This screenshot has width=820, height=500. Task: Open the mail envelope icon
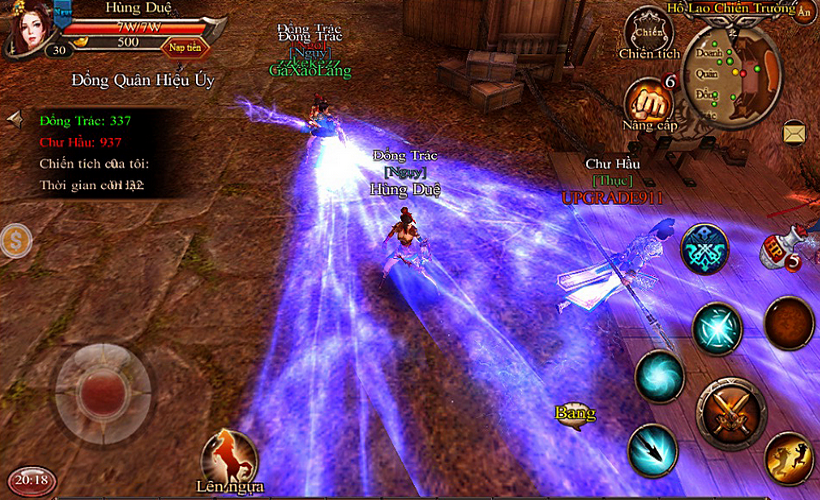click(x=794, y=131)
